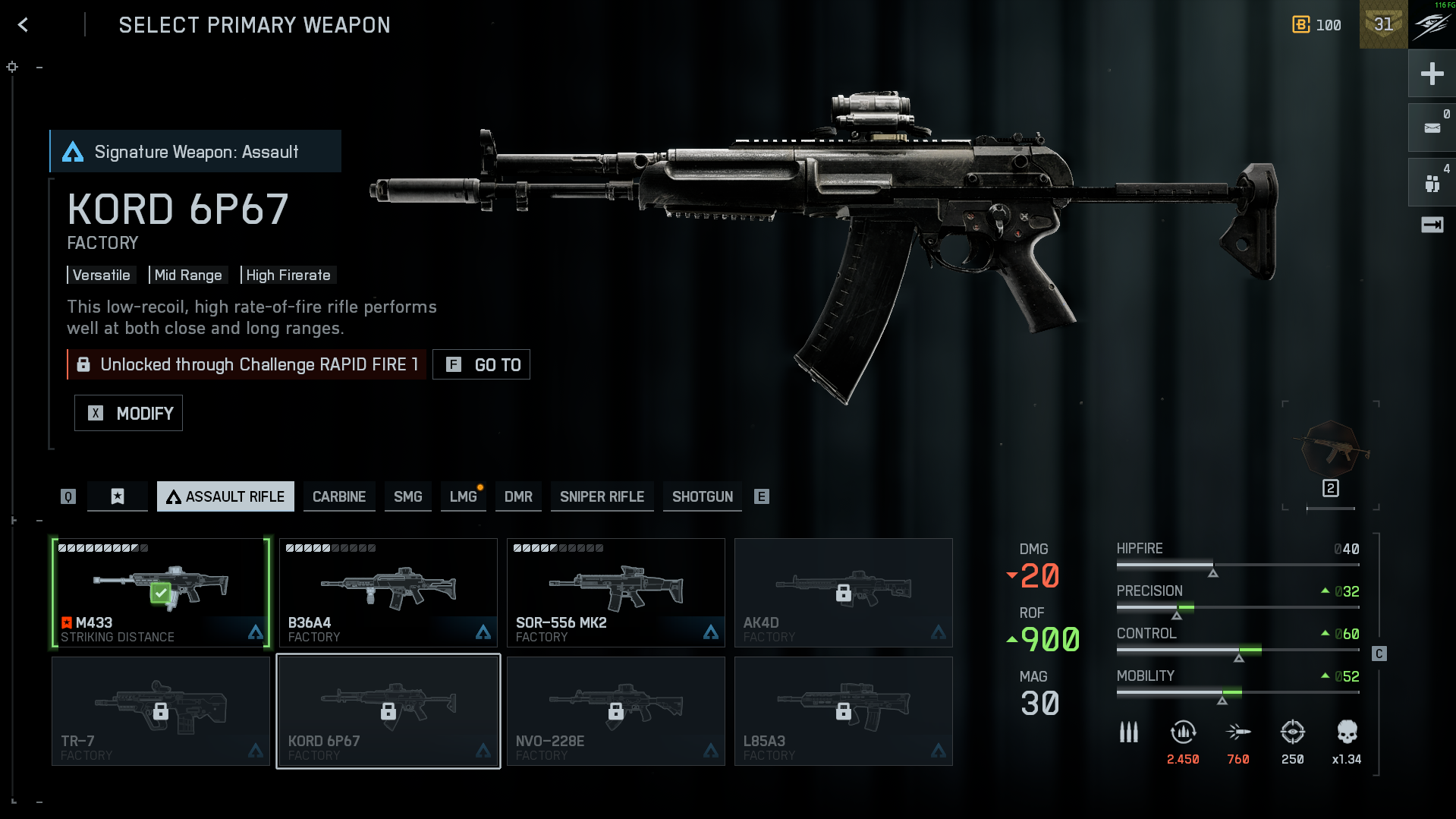1456x819 pixels.
Task: Click GO TO for the Rapid Fire challenge
Action: click(x=481, y=364)
